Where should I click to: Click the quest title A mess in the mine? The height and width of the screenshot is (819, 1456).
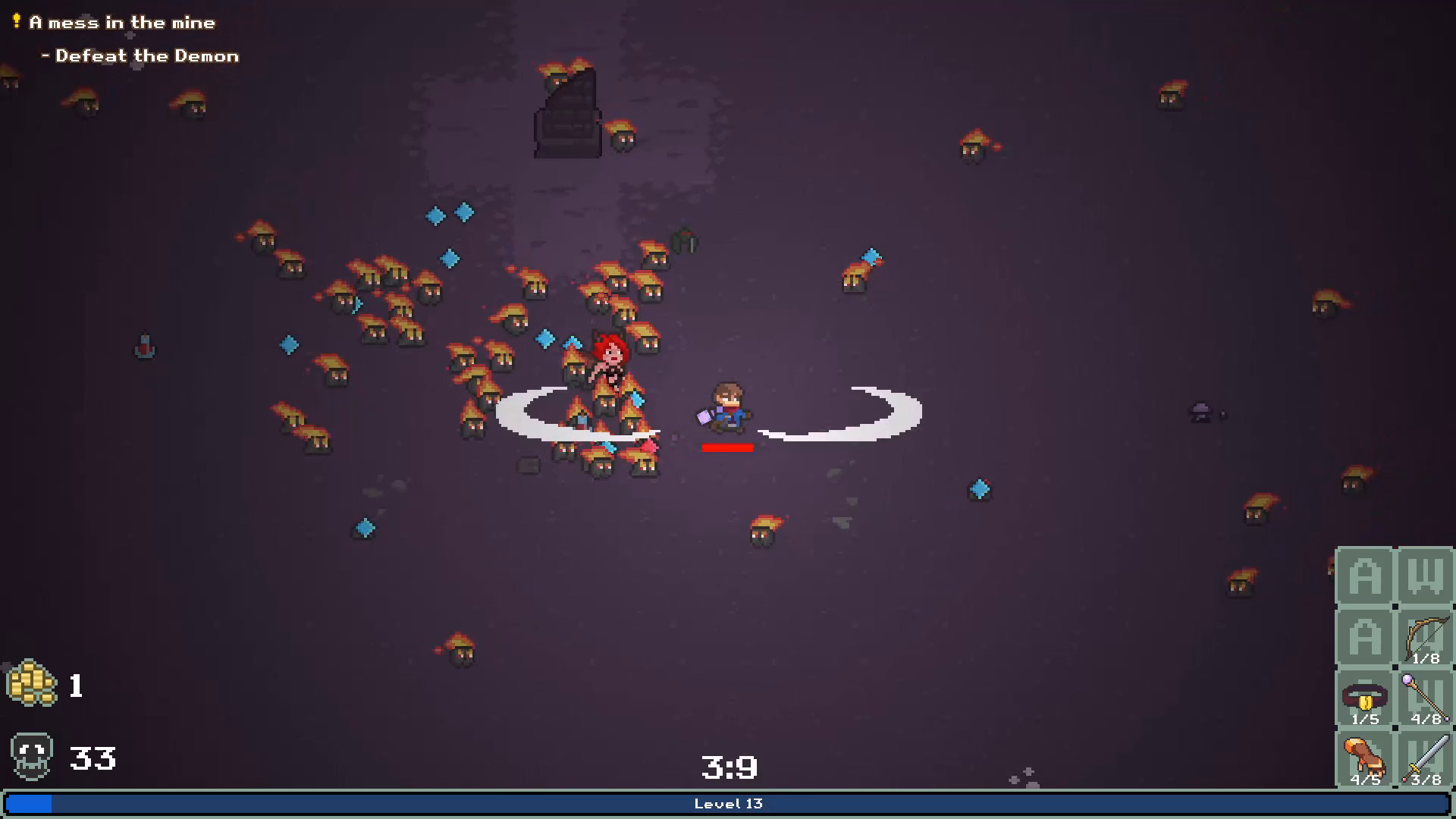click(x=121, y=22)
